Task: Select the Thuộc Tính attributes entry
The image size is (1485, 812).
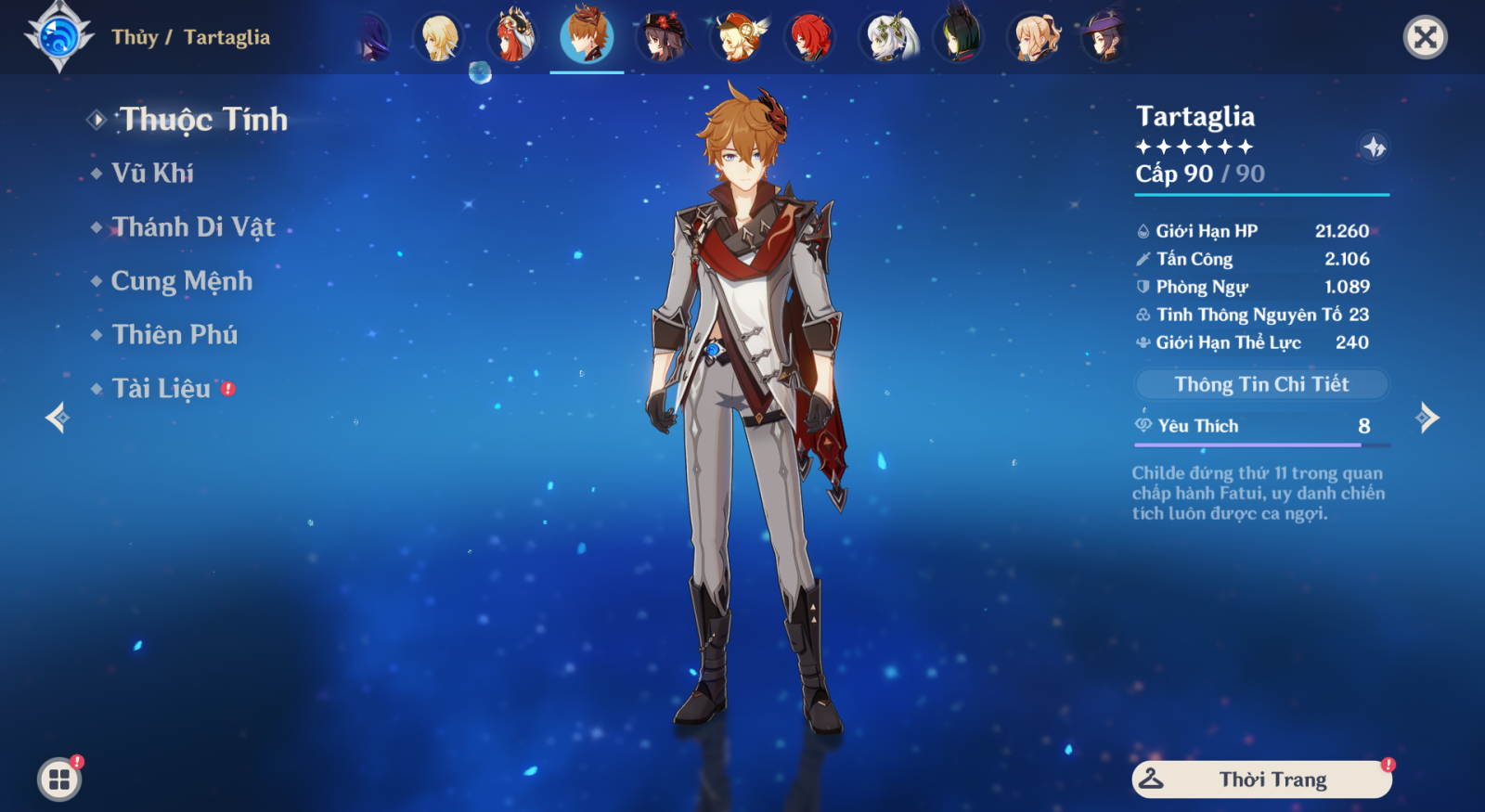Action: [203, 120]
